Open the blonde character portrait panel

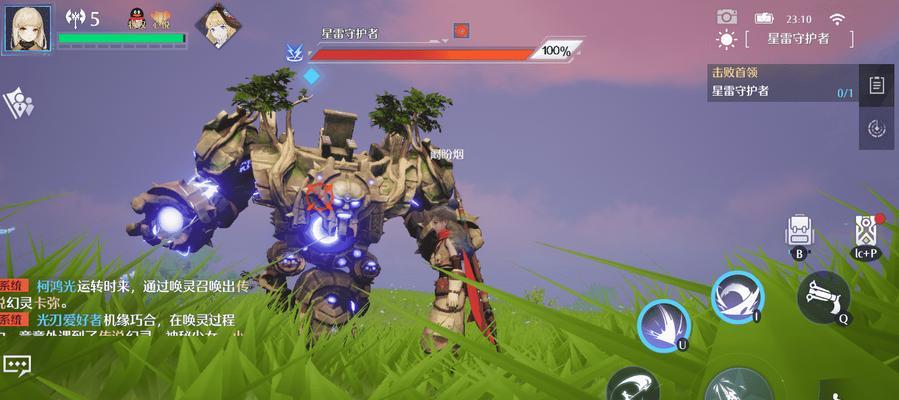[27, 27]
